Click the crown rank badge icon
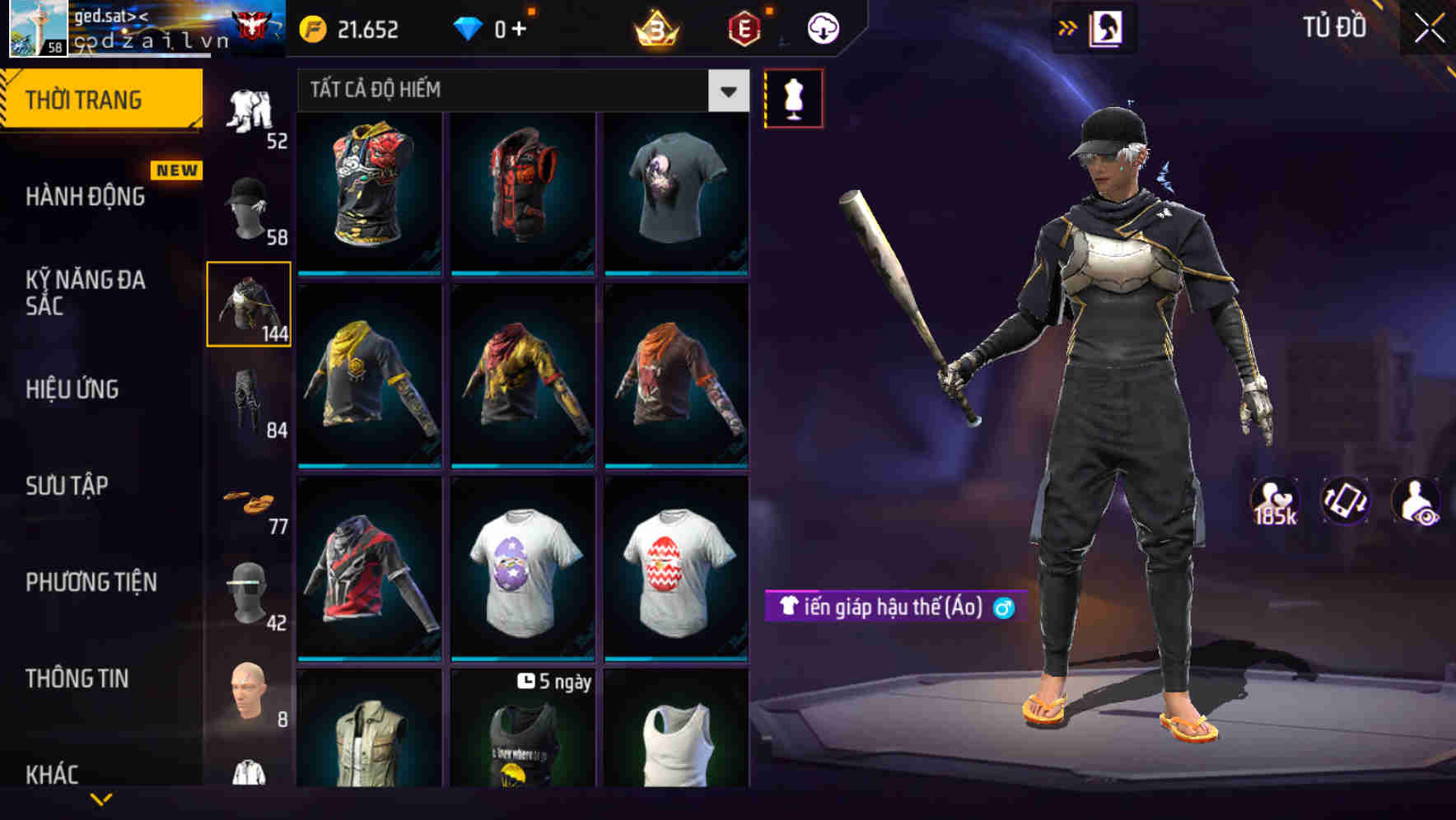Viewport: 1456px width, 820px height. pos(656,27)
